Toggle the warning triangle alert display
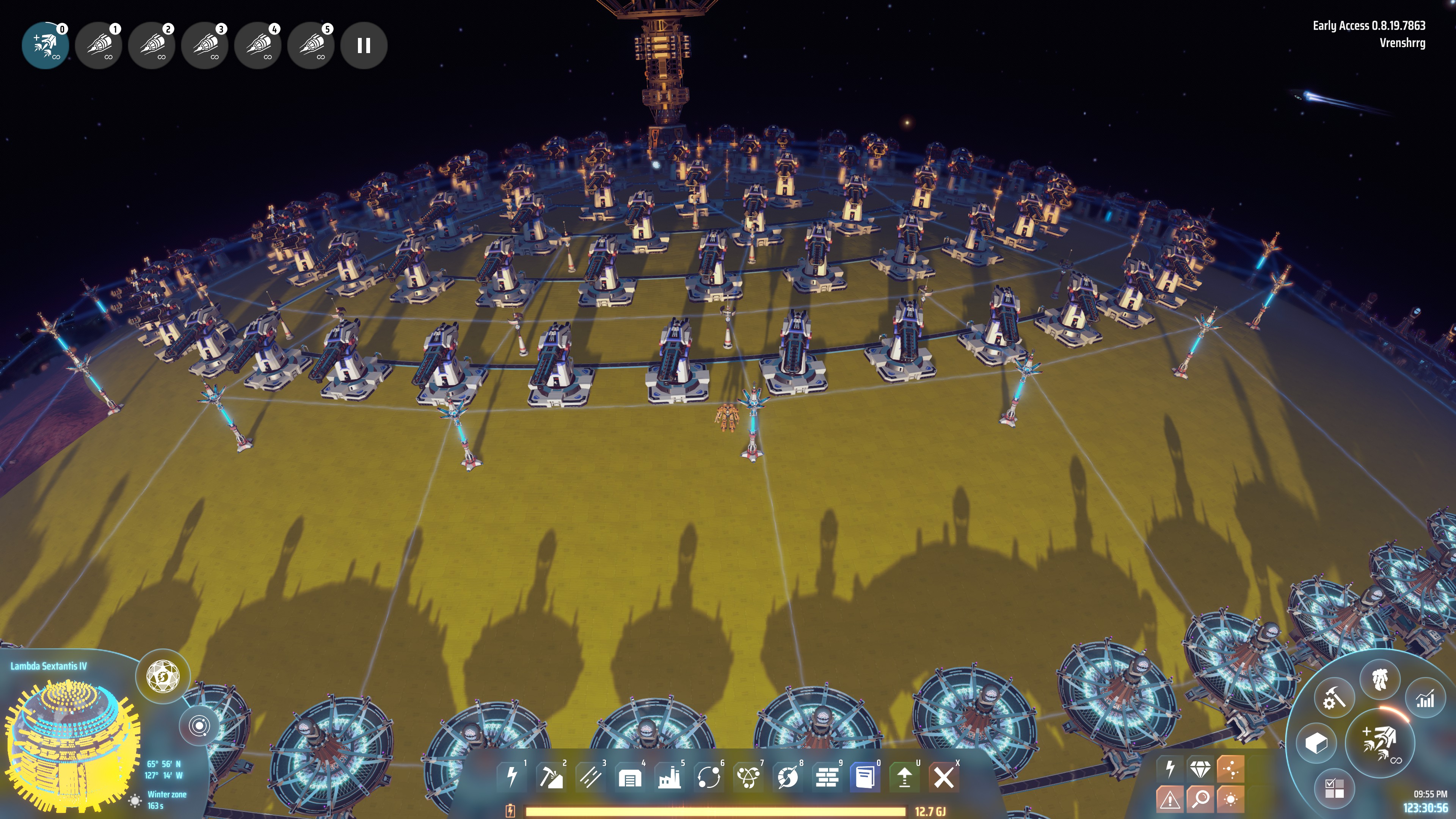1456x819 pixels. coord(1169,799)
